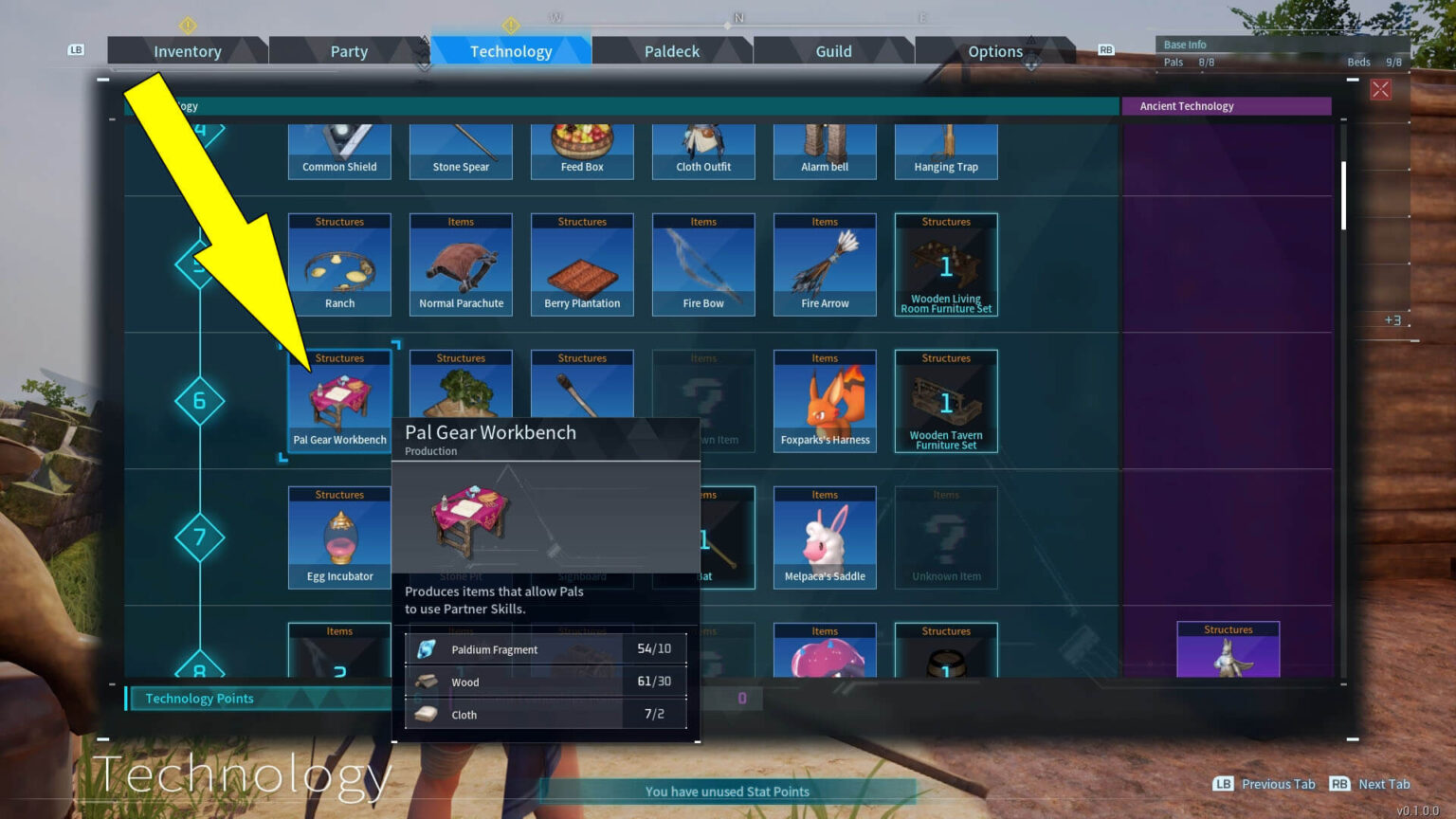
Task: Open the Guild tab
Action: coord(832,51)
